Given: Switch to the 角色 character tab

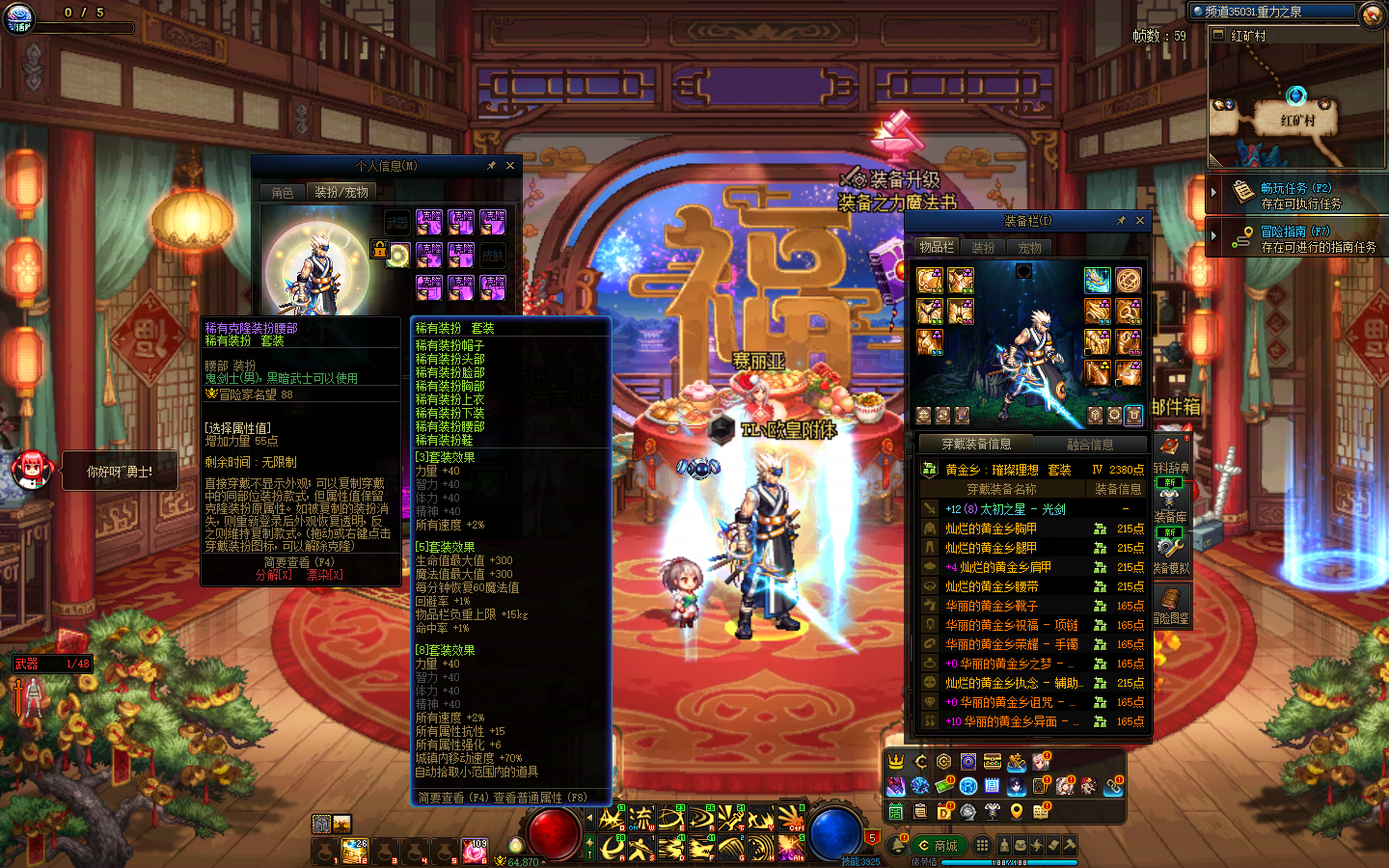Looking at the screenshot, I should pyautogui.click(x=282, y=193).
